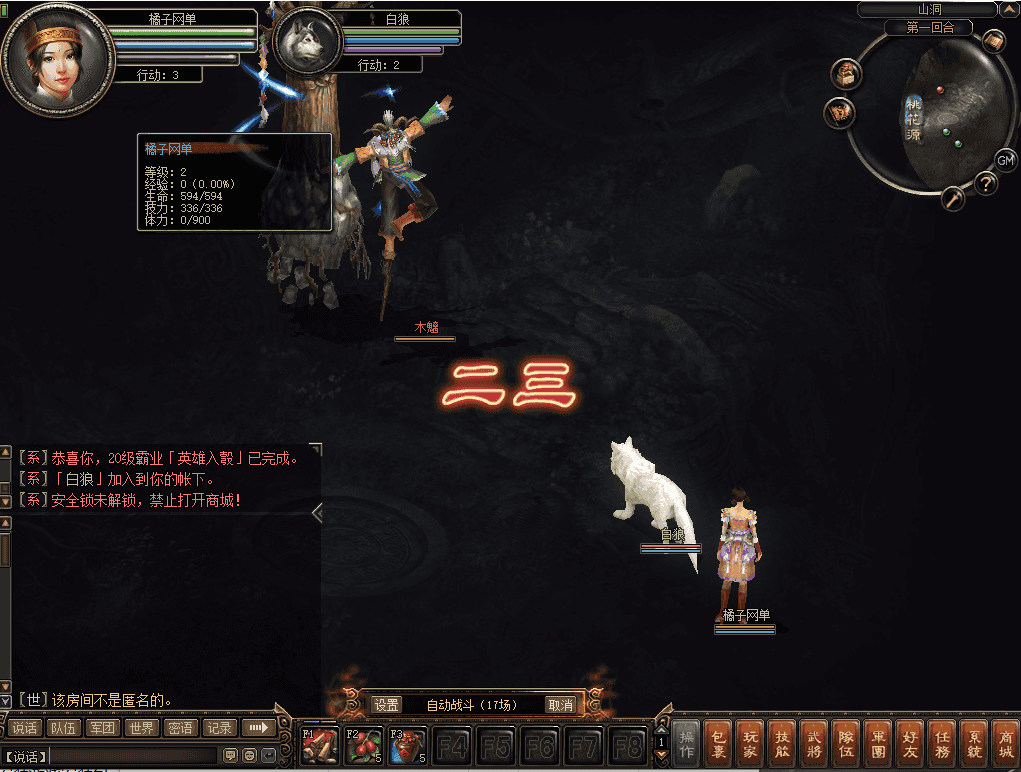Use the F3 hotbar item
The image size is (1021, 772).
click(407, 746)
